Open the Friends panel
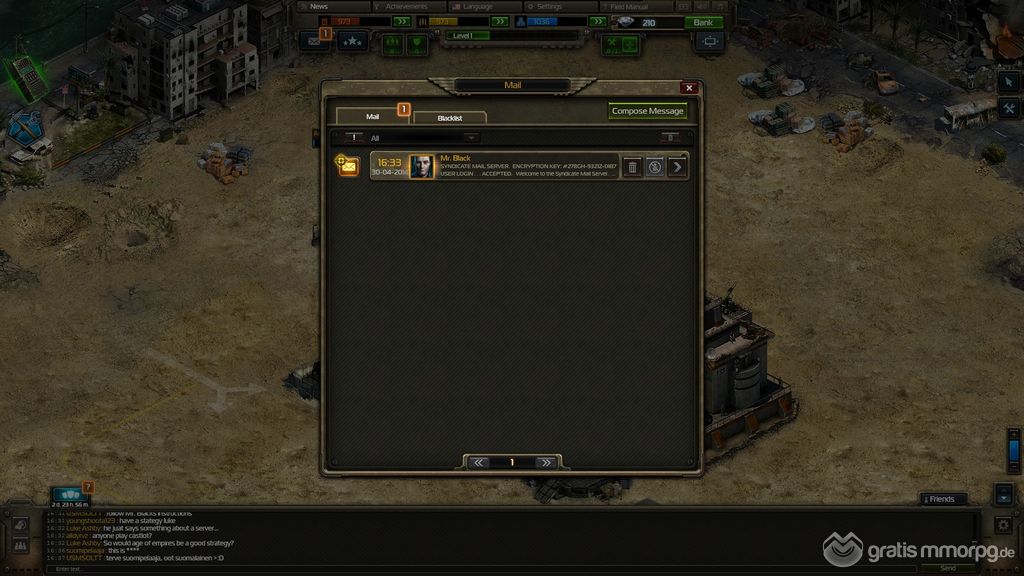The height and width of the screenshot is (576, 1024). tap(943, 499)
